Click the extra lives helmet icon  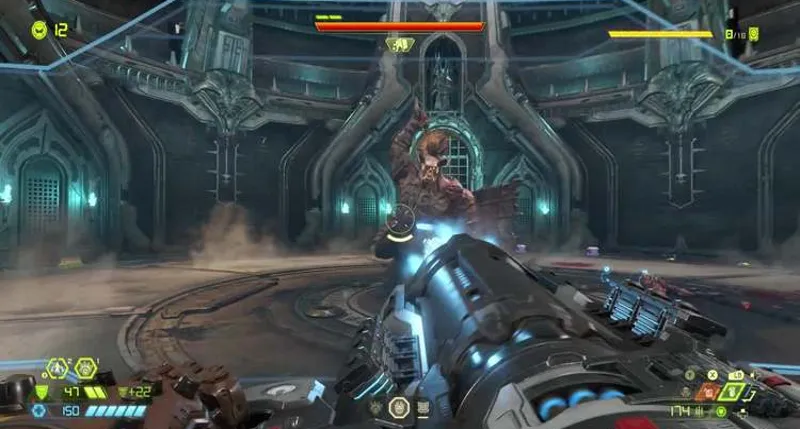pyautogui.click(x=39, y=29)
